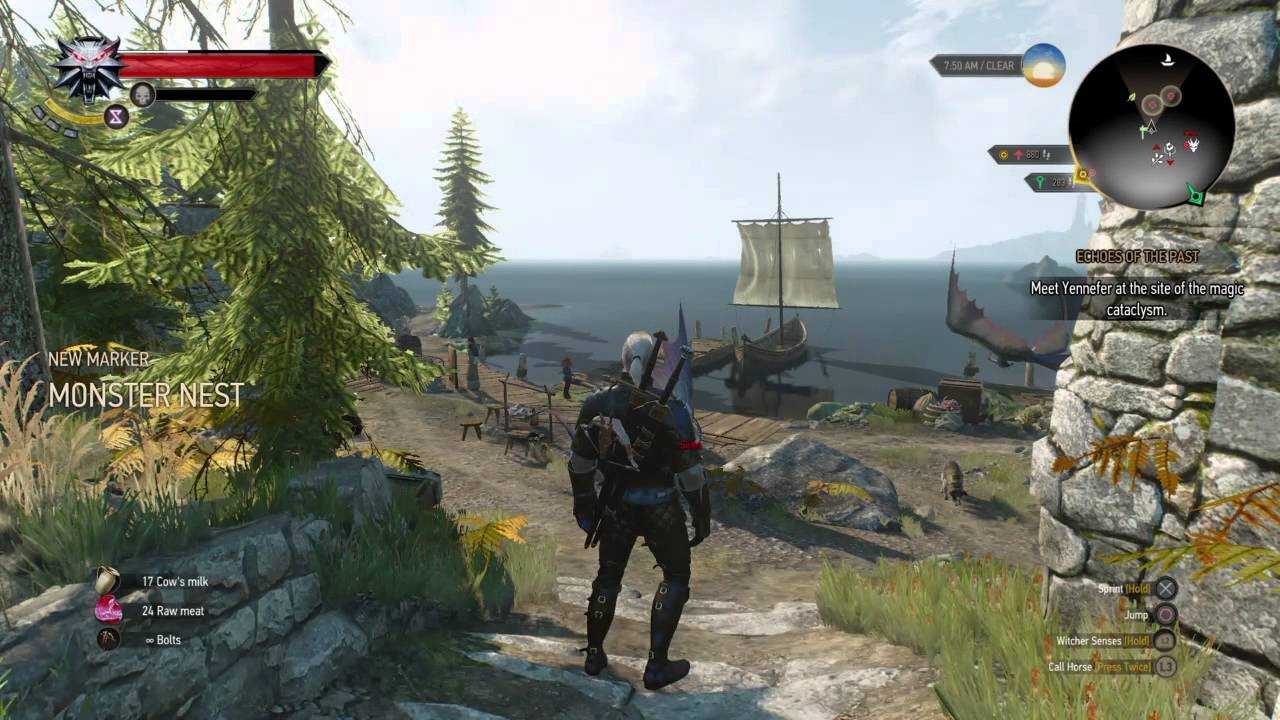Open the Echoes of the Past quest
This screenshot has height=720, width=1280.
(1137, 257)
